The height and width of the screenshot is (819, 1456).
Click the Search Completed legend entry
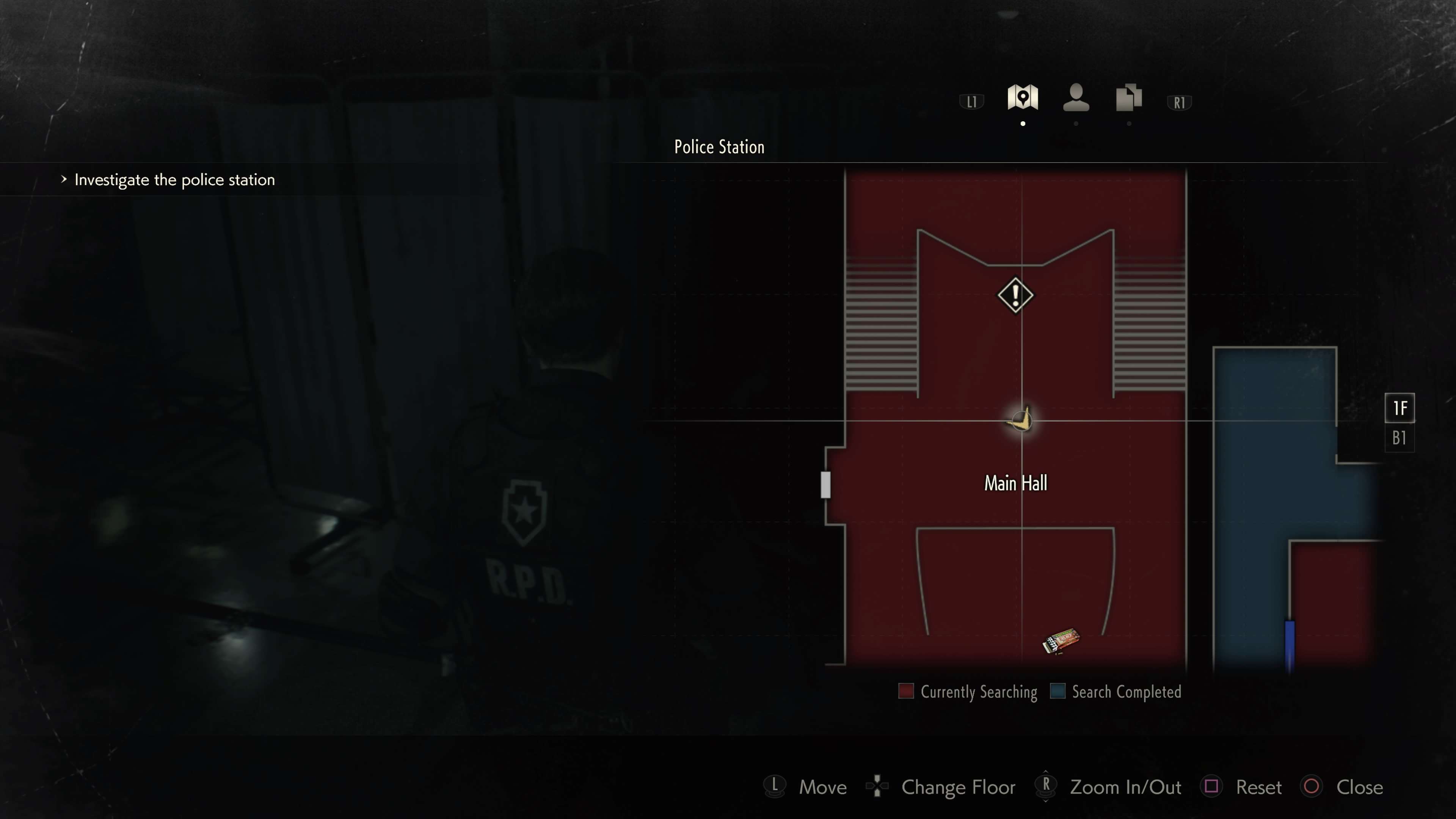(1116, 692)
